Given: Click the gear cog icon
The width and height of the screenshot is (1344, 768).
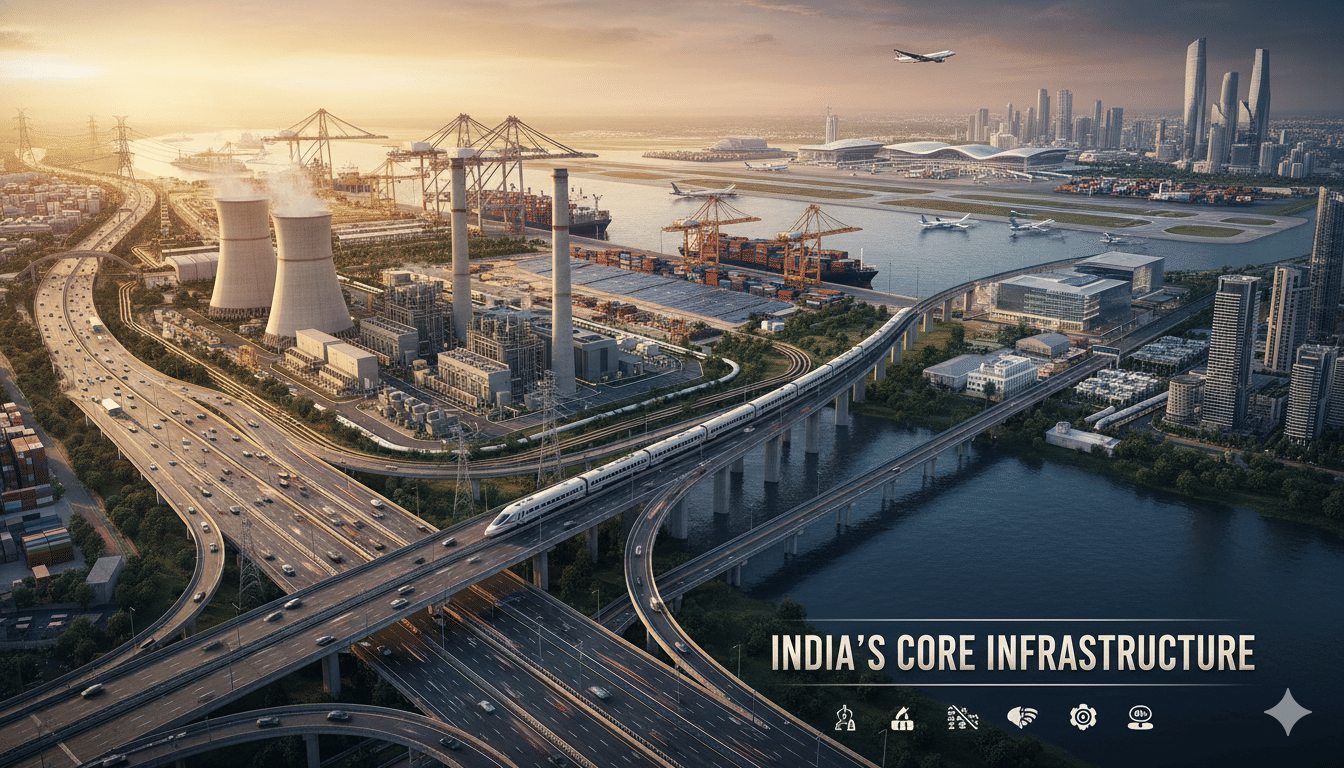Looking at the screenshot, I should [1082, 716].
